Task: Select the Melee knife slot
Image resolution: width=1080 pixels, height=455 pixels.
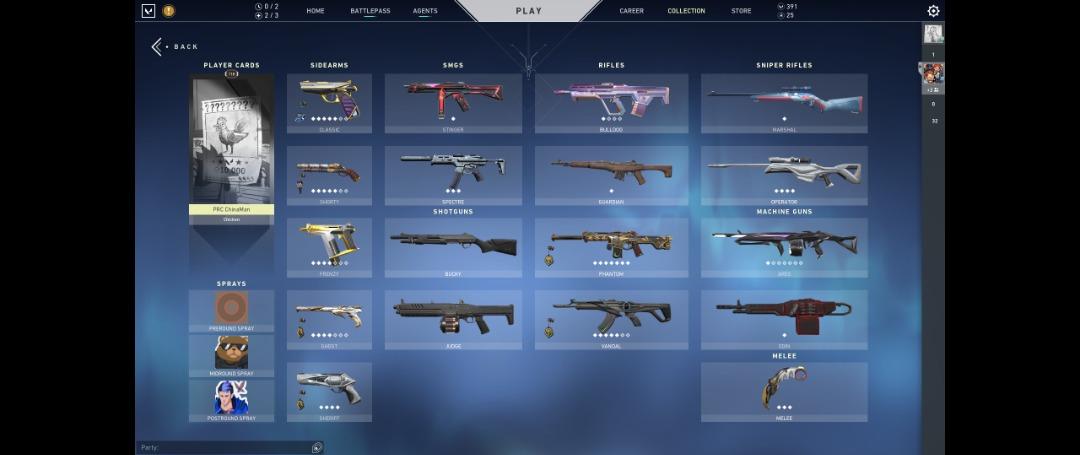Action: [784, 391]
